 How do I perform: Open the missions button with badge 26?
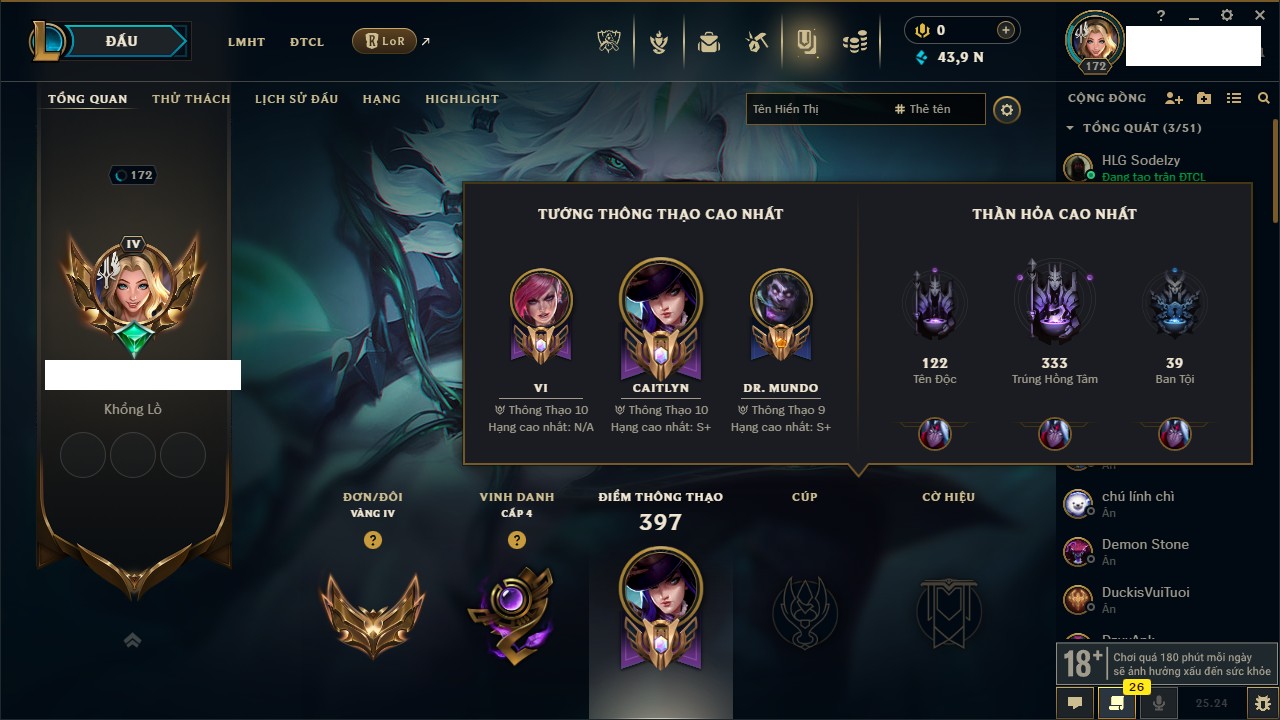click(1116, 702)
